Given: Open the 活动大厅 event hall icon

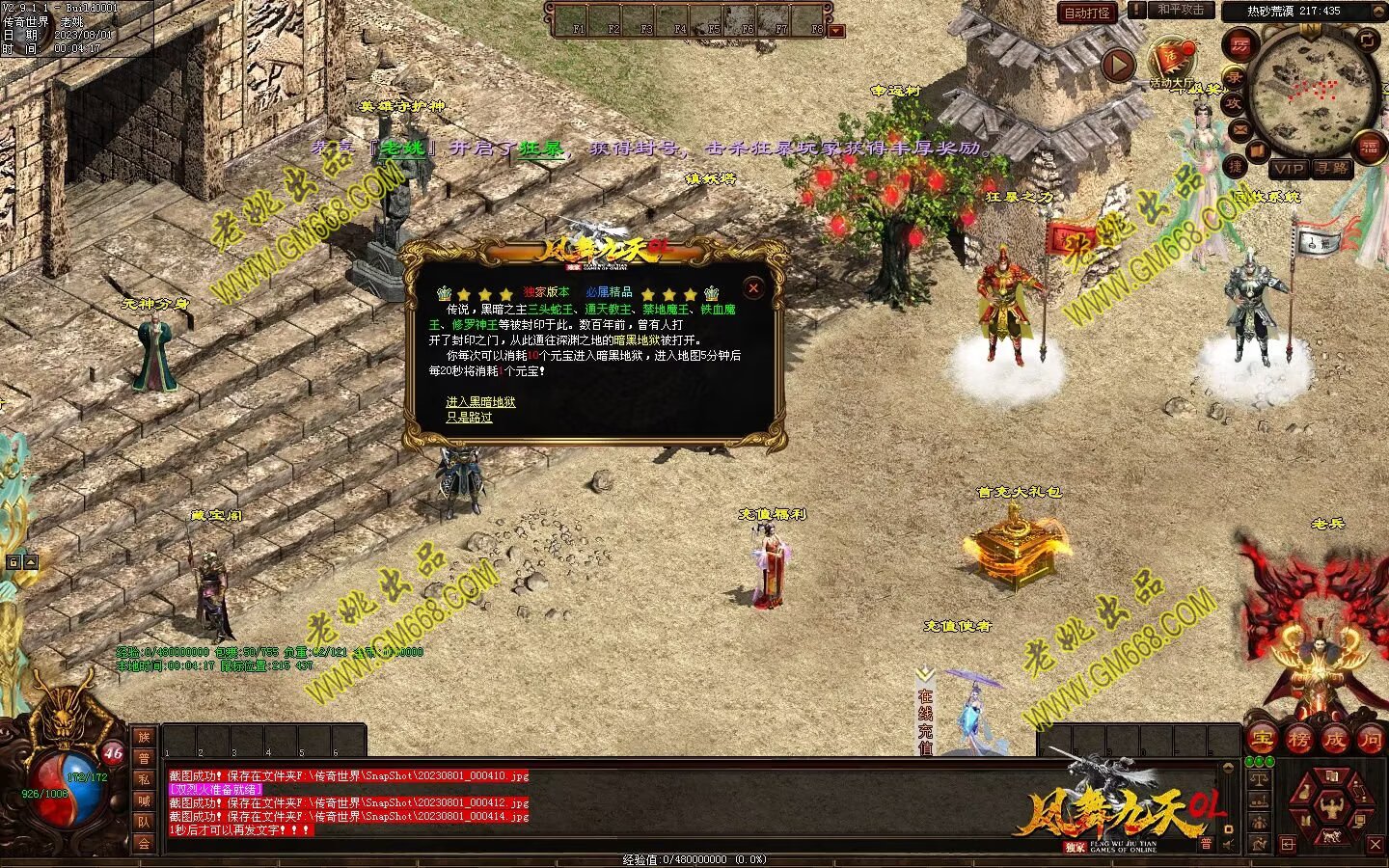Looking at the screenshot, I should (x=1171, y=60).
